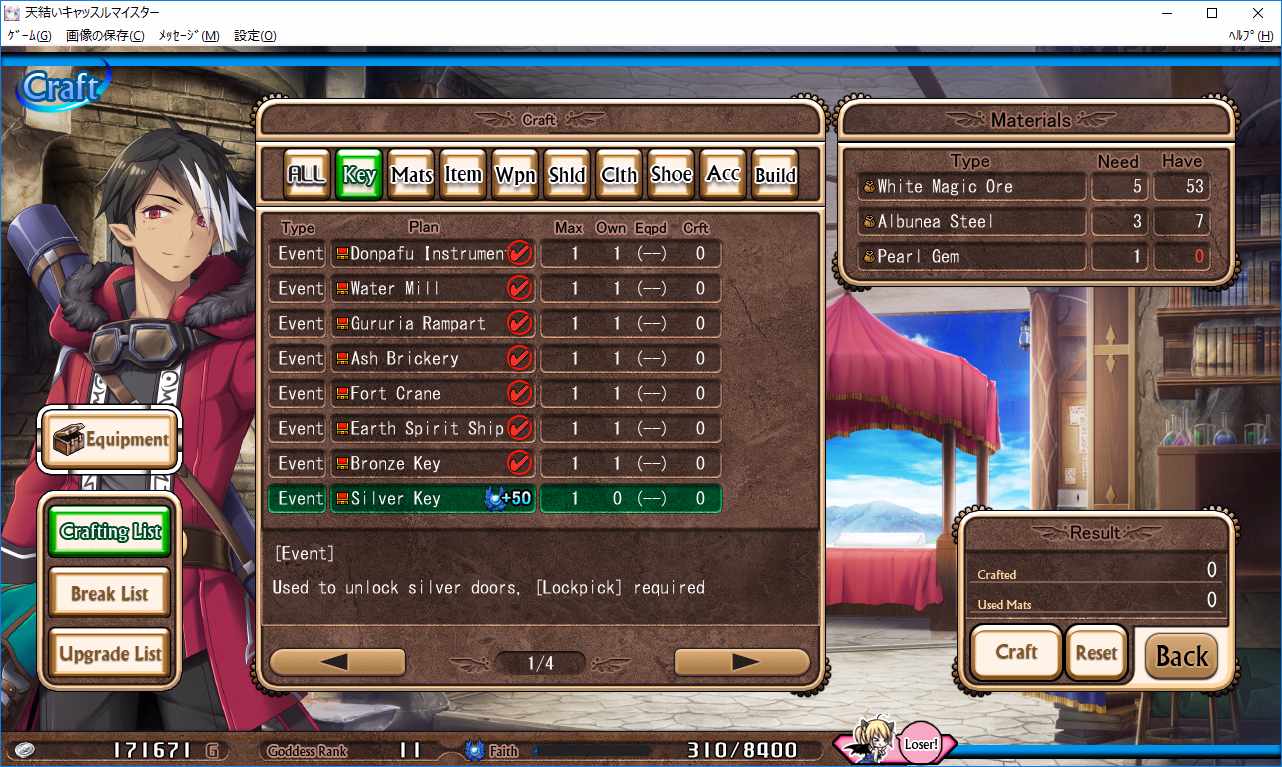Open the Build crafting category
This screenshot has height=767, width=1282.
click(774, 173)
